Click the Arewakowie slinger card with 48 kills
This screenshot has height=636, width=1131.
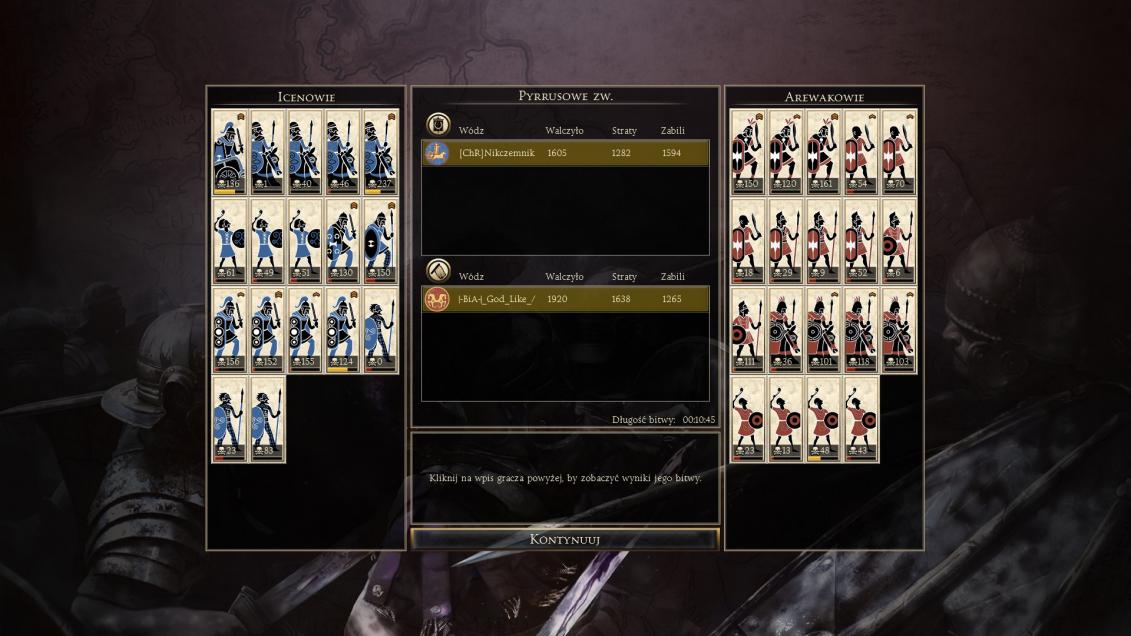824,419
